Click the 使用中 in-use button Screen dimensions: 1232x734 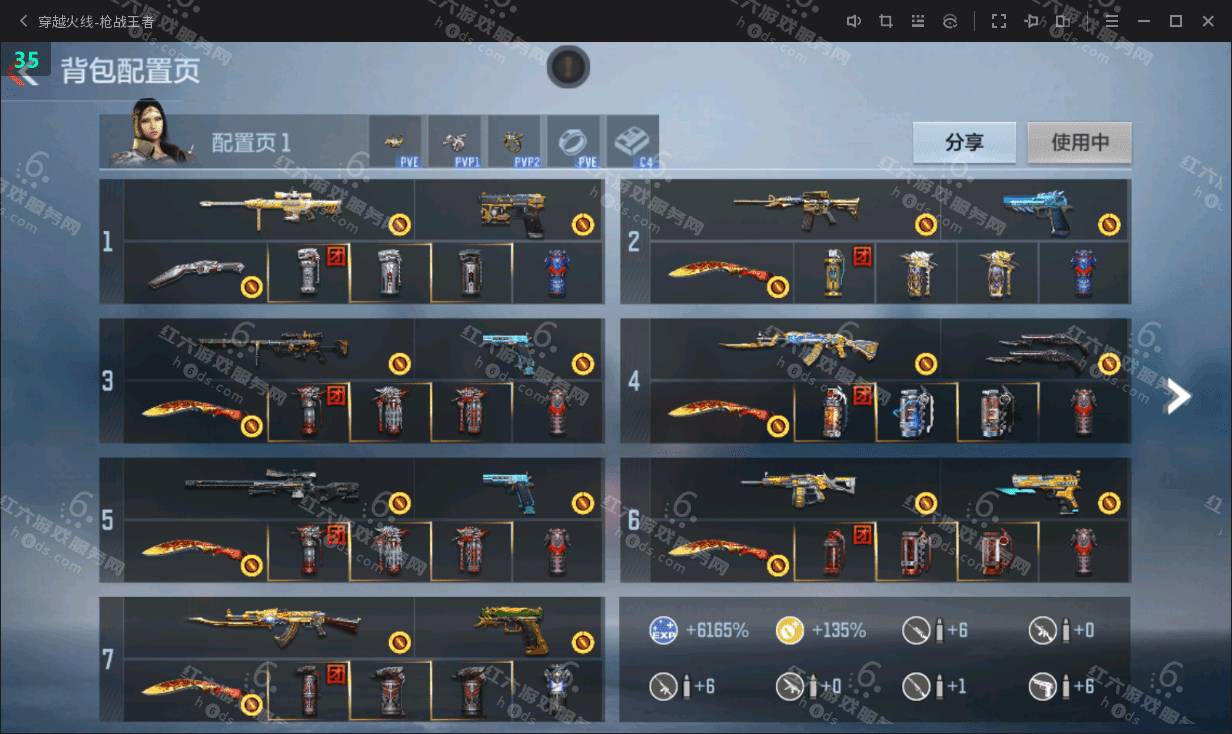(x=1079, y=142)
